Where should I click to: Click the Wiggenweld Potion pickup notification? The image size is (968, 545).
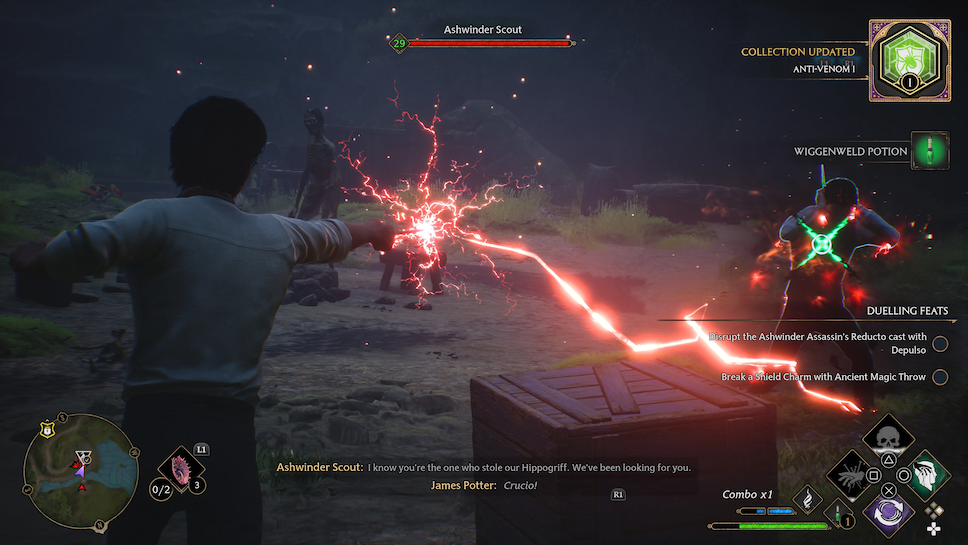point(929,151)
